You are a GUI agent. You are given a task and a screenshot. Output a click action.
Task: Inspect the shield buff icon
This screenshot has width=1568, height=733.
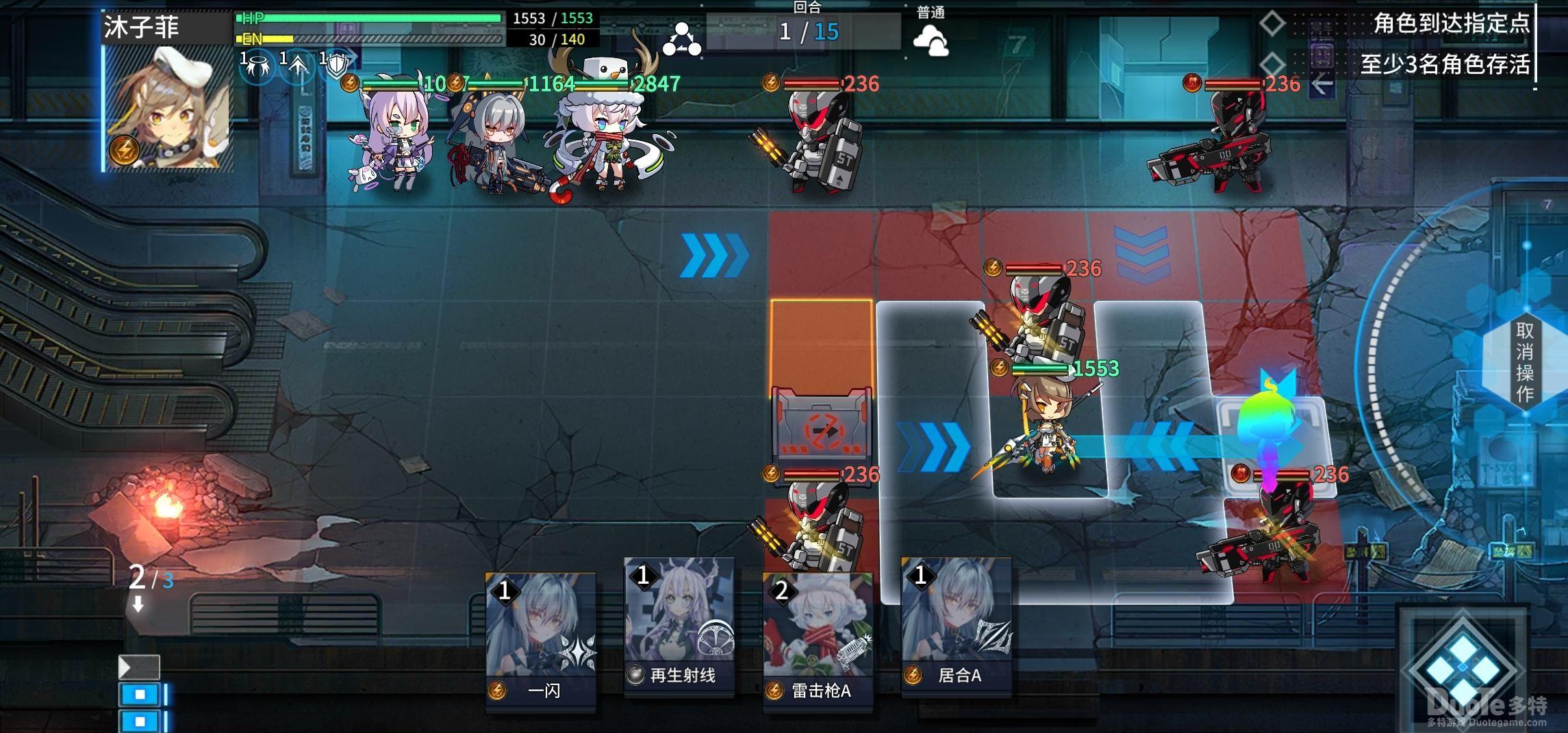337,67
